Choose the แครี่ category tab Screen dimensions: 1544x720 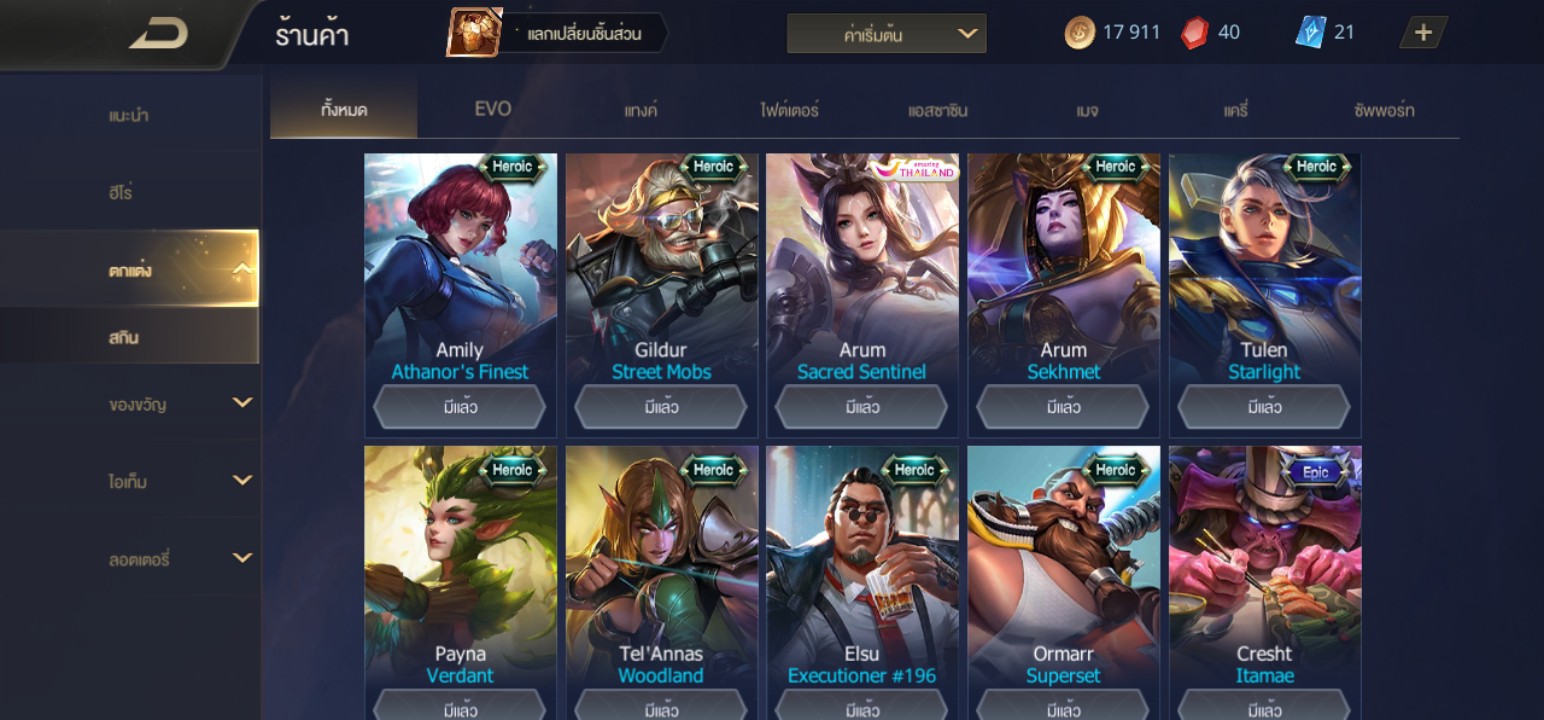1236,110
